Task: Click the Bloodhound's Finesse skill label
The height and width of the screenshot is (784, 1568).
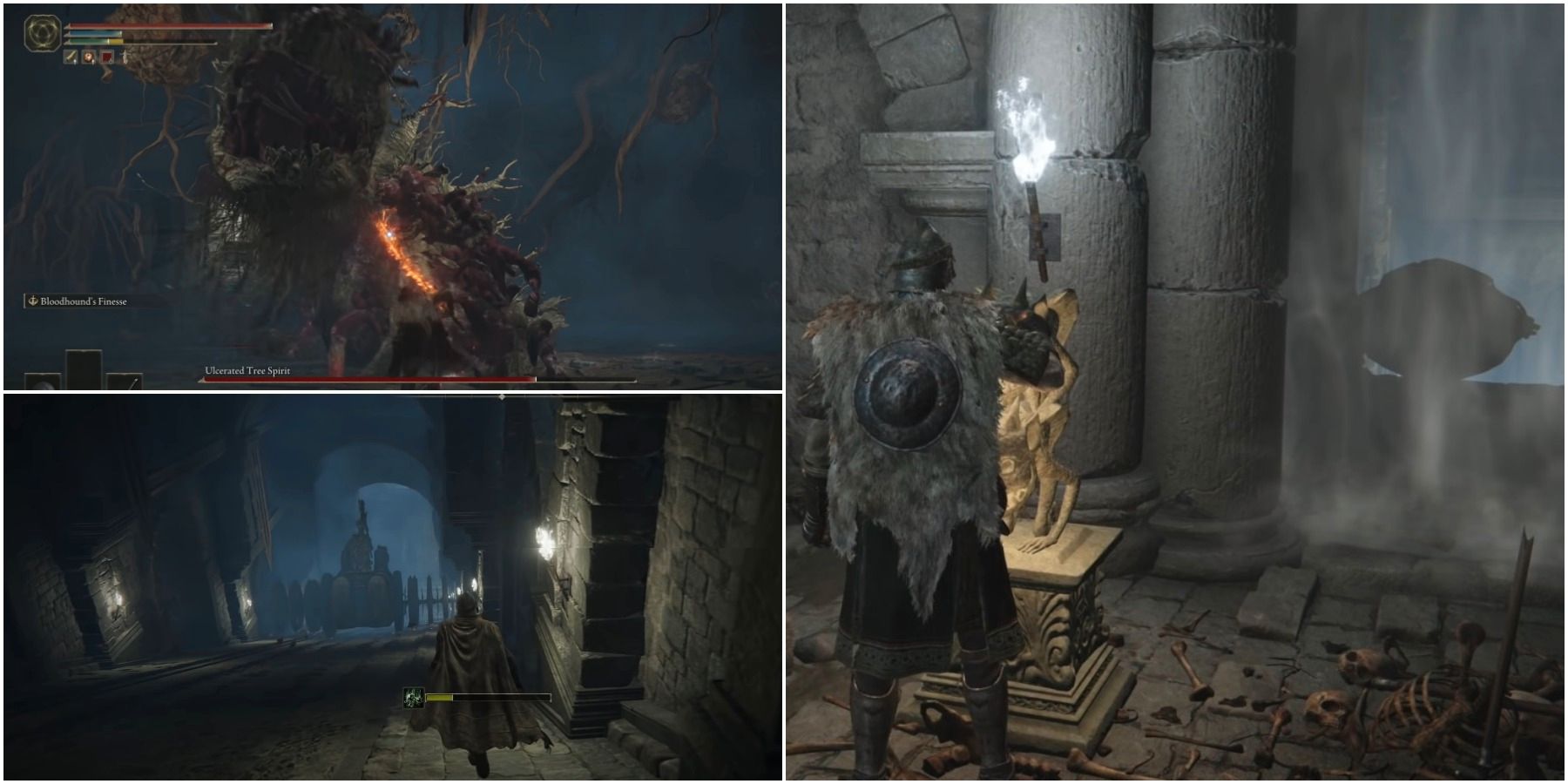Action: (80, 301)
